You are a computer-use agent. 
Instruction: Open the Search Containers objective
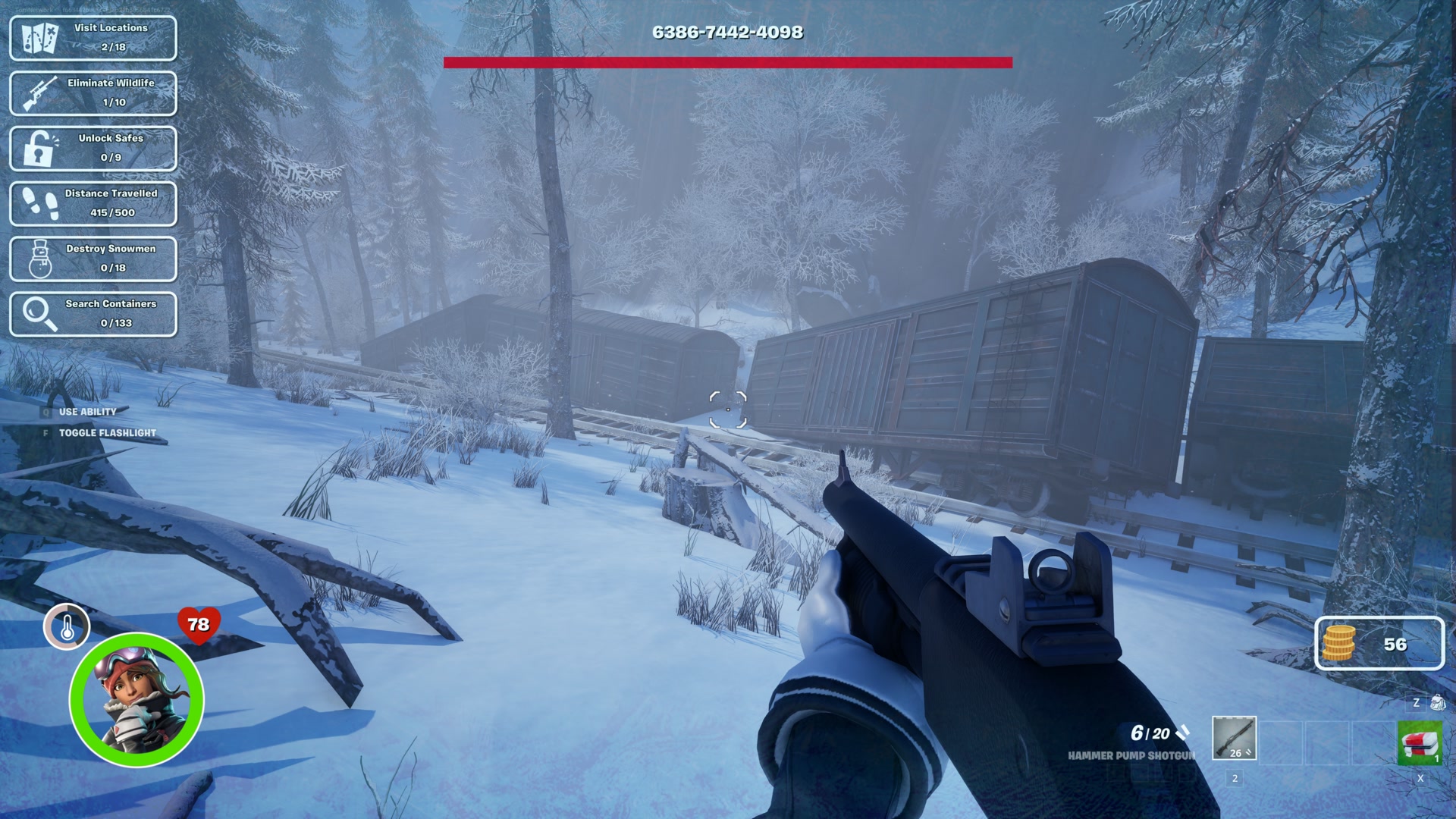point(93,314)
